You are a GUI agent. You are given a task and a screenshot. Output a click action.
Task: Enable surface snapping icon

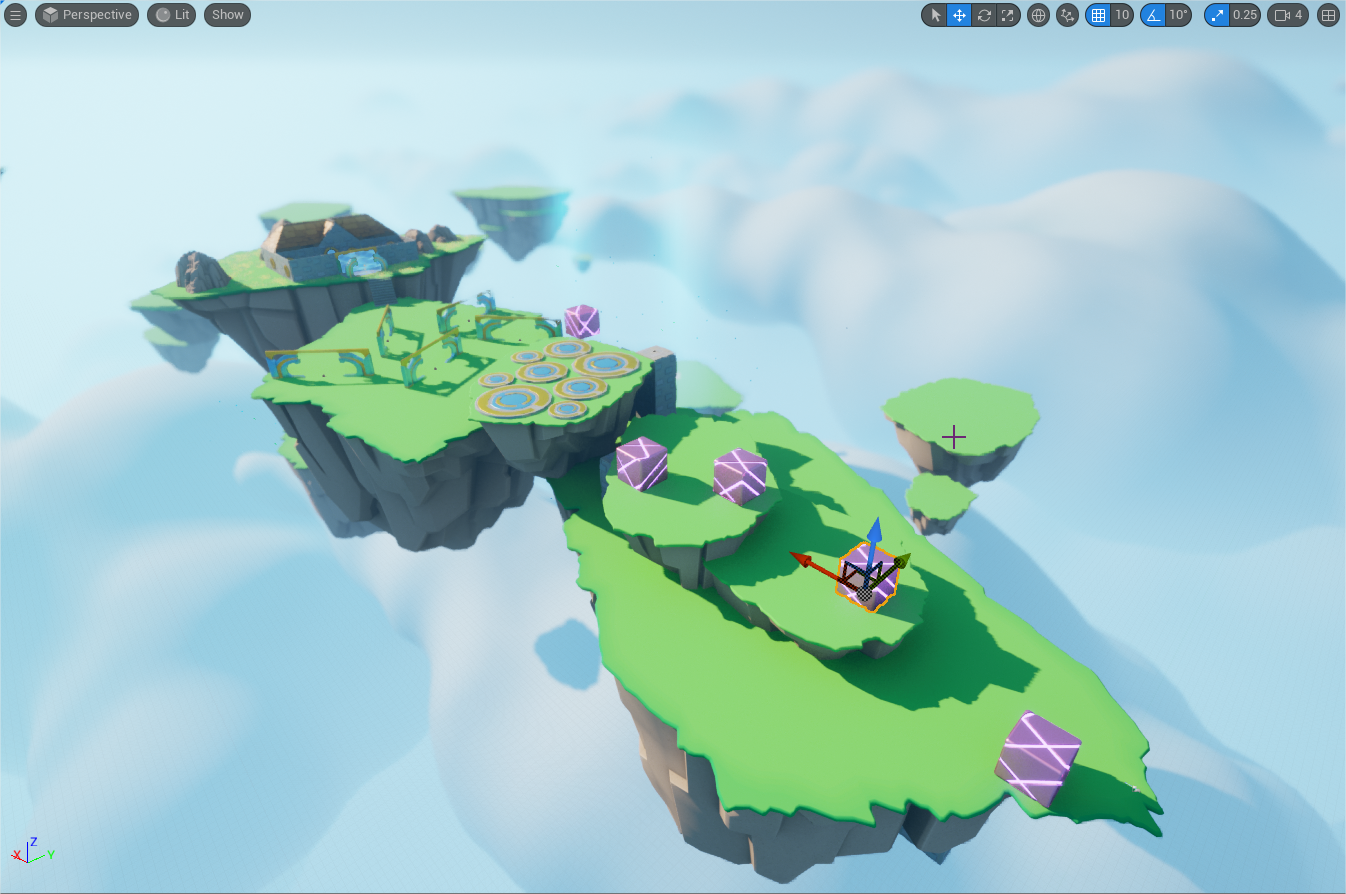click(x=1066, y=15)
